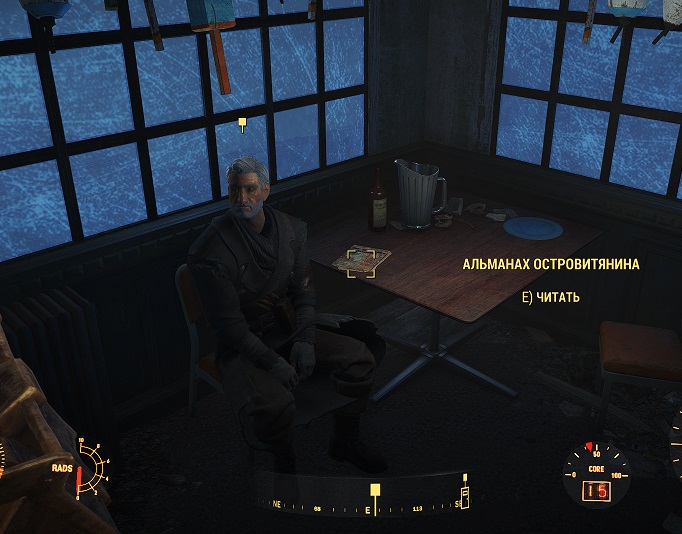This screenshot has width=682, height=534.
Task: Select the highlighted almanac magazine on the table
Action: [360, 261]
